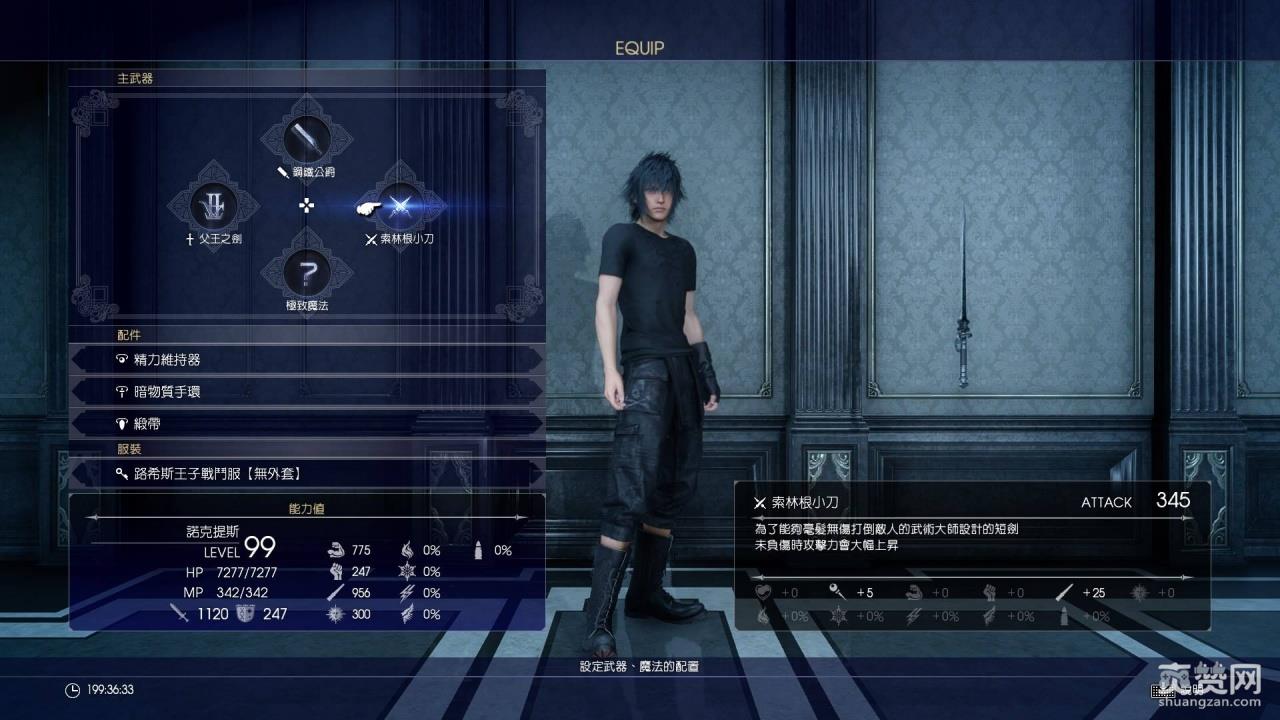Change the 路希斯王子戰鬥服 outfit row
Viewport: 1280px width, 720px height.
point(307,473)
